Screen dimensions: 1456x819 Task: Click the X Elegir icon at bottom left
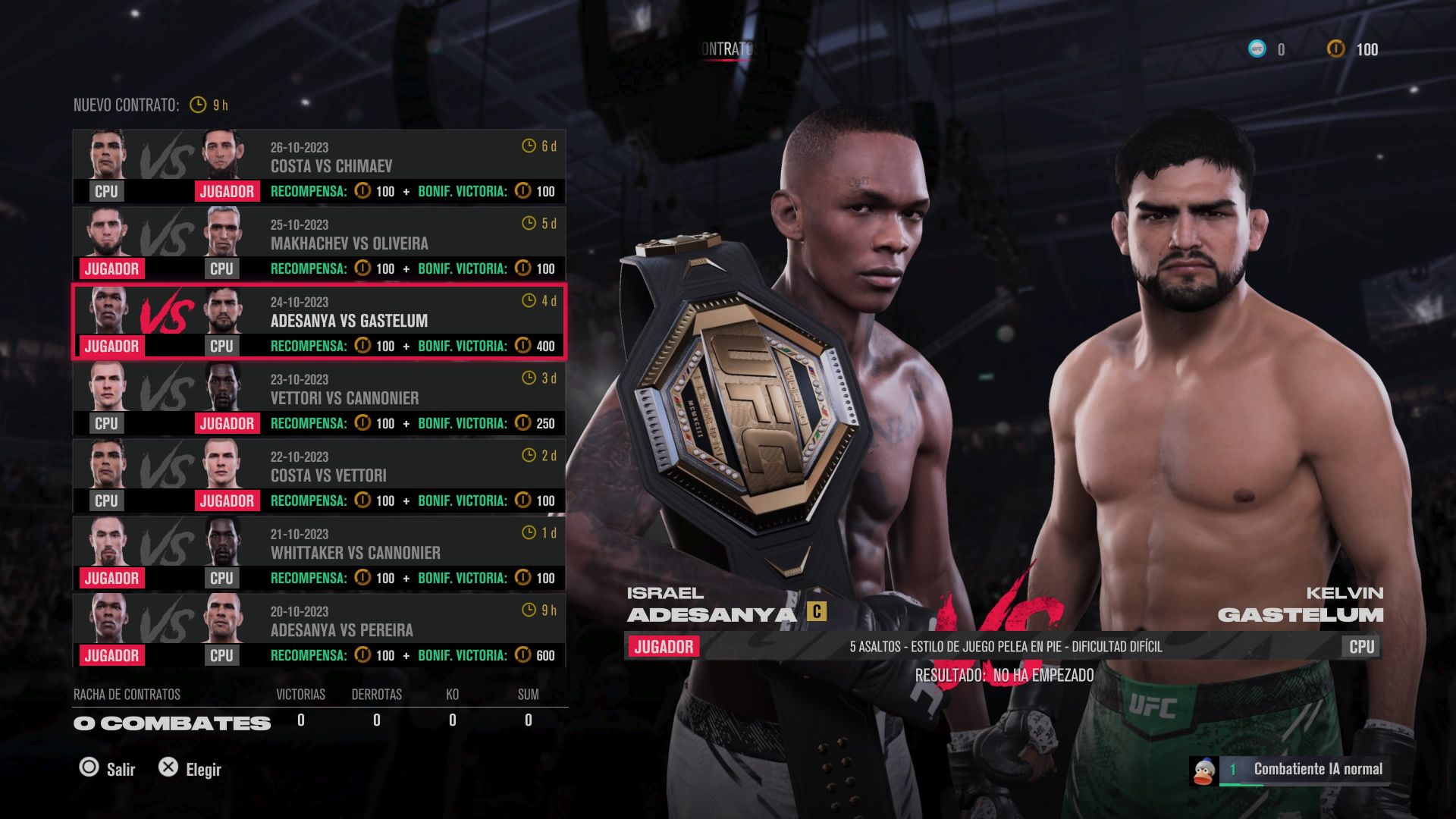[168, 769]
